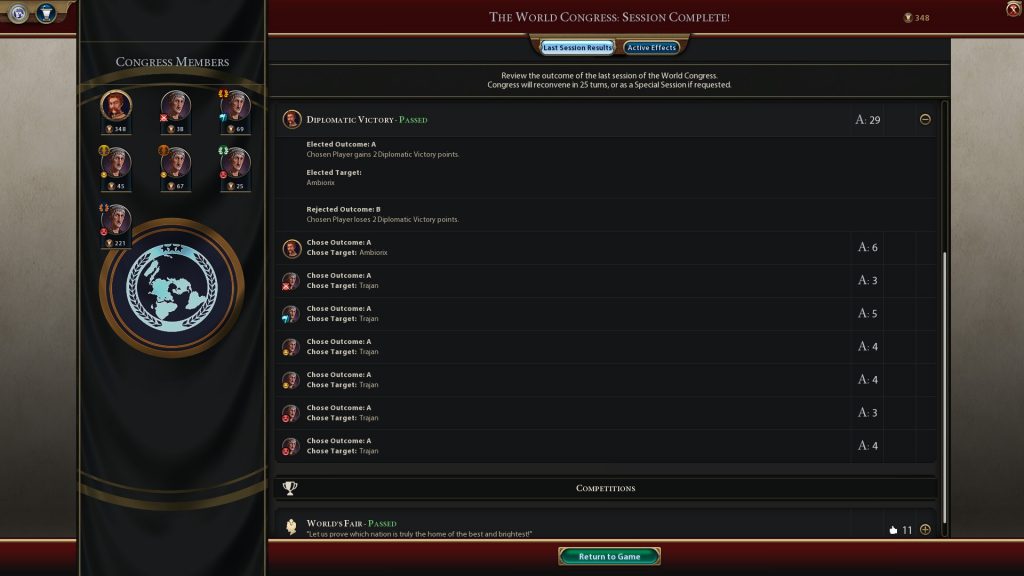Viewport: 1024px width, 576px height.
Task: Select the Congress member with 348 favor
Action: point(117,107)
